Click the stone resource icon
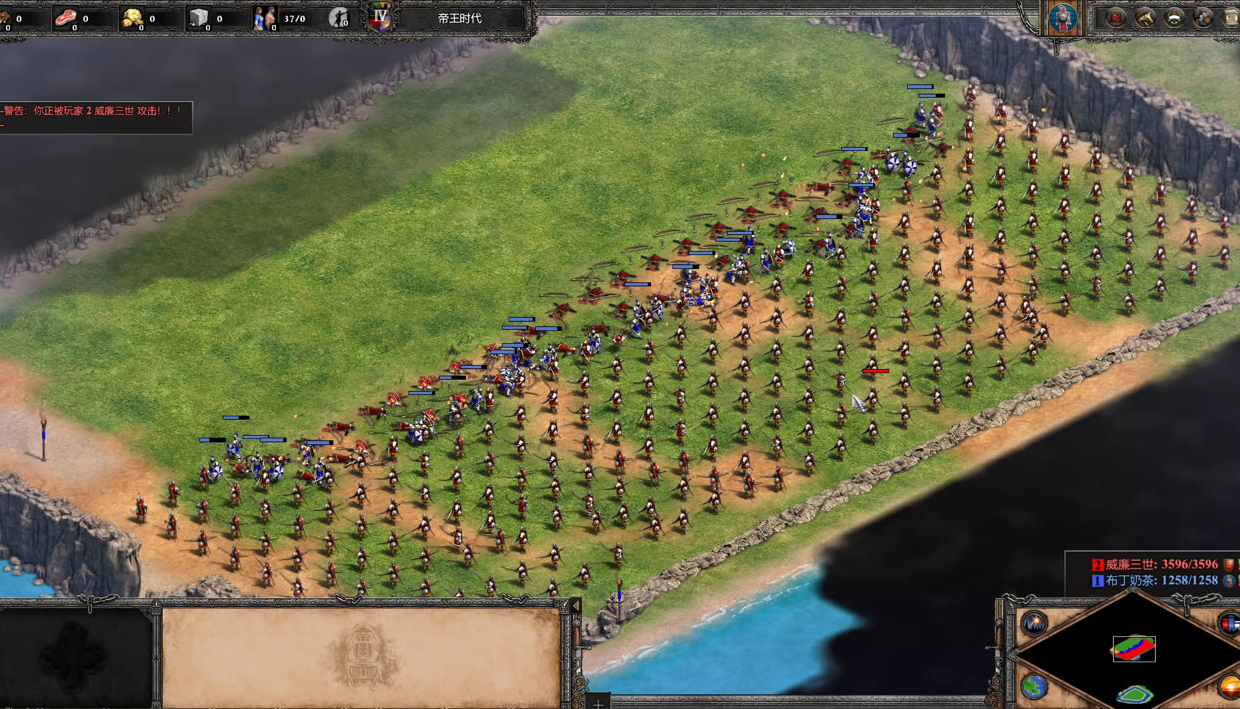 pyautogui.click(x=199, y=17)
